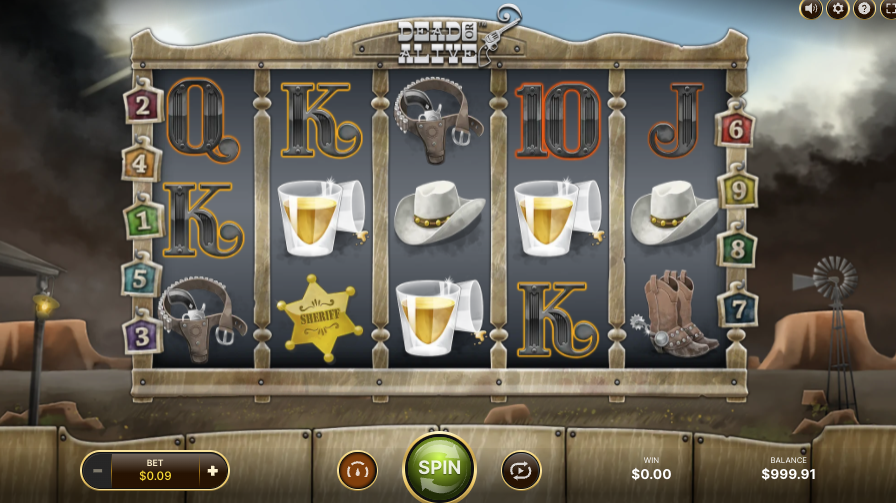Open settings via the gear icon
The width and height of the screenshot is (896, 503).
click(837, 9)
